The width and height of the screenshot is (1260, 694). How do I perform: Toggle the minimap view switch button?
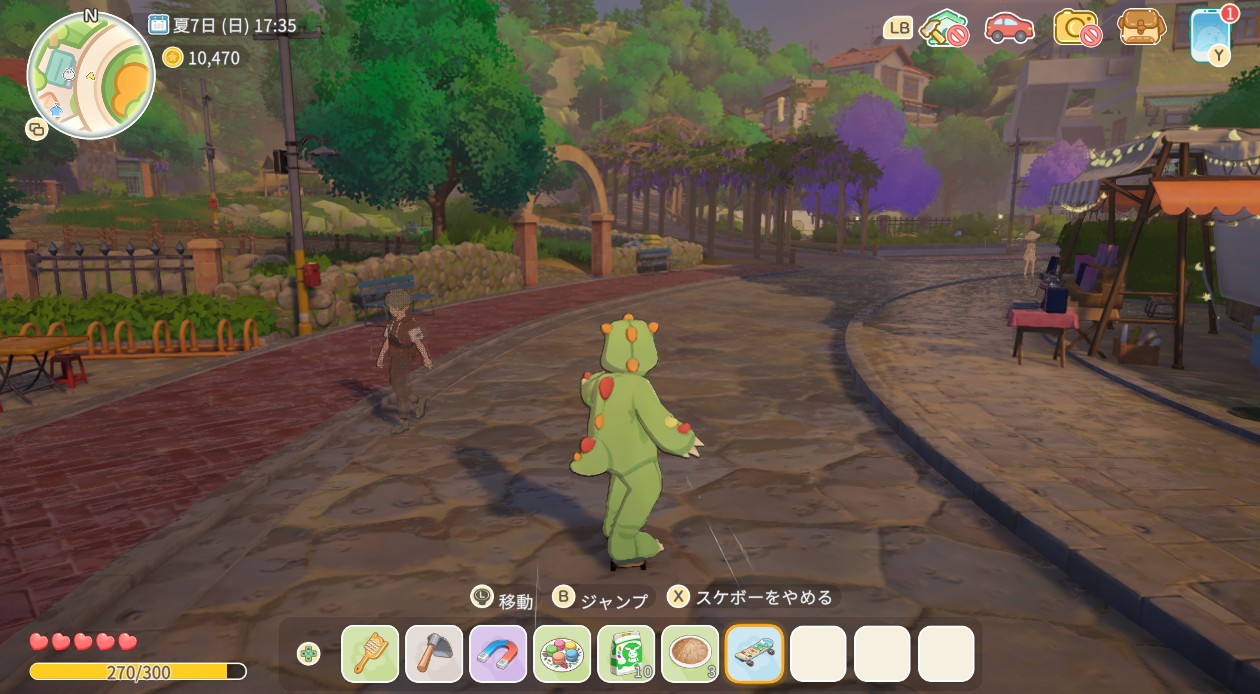pos(37,129)
